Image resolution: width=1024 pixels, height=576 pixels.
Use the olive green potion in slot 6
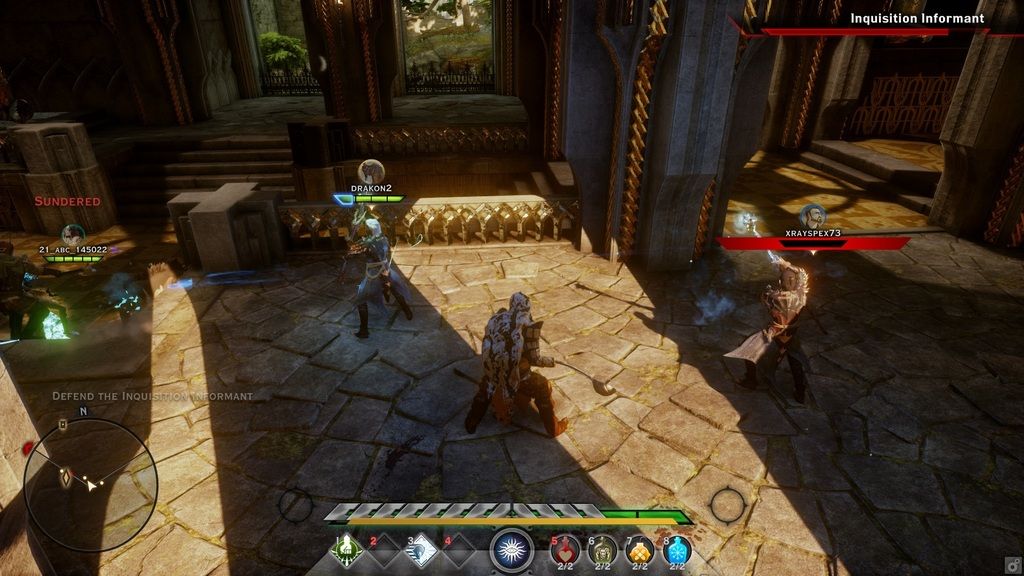pos(603,549)
